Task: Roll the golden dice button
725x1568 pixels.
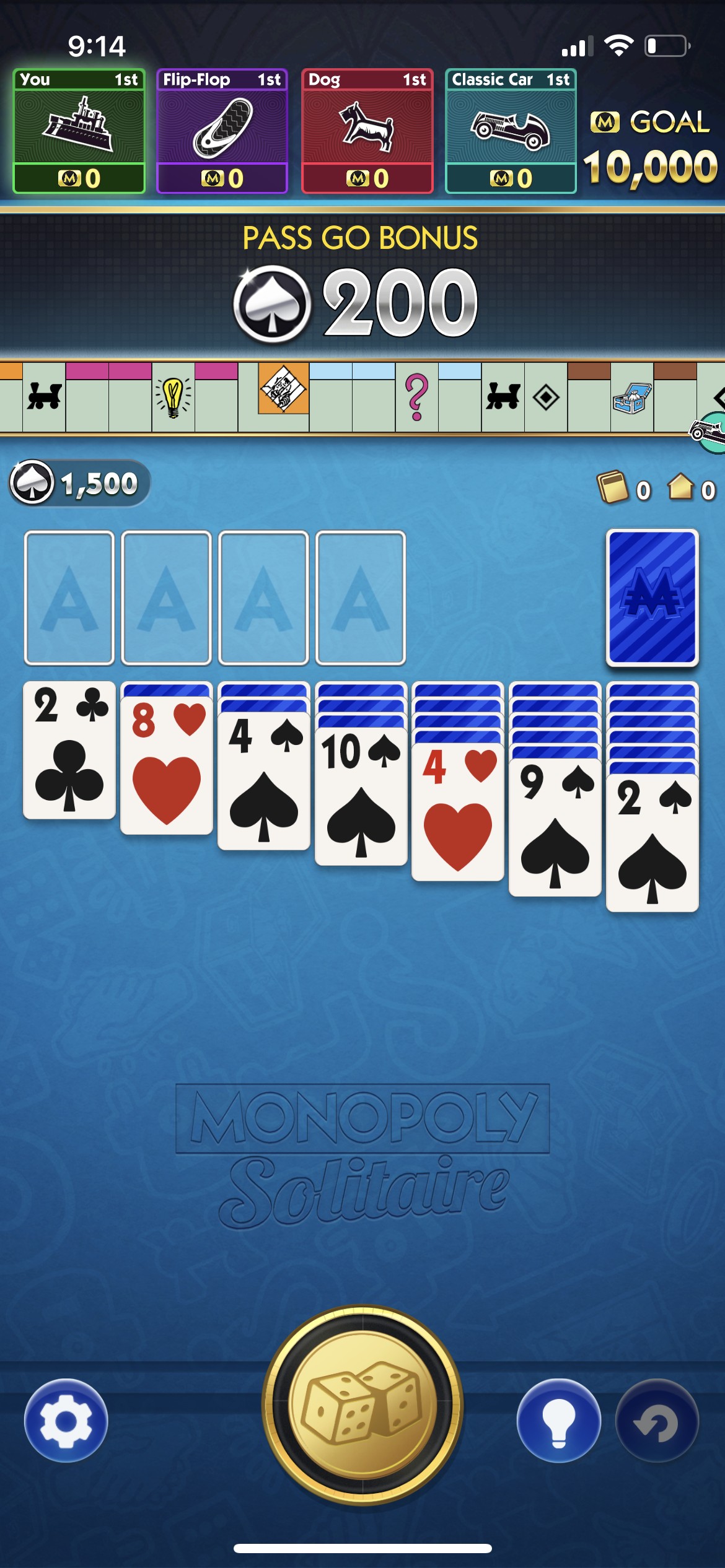Action: [362, 1405]
